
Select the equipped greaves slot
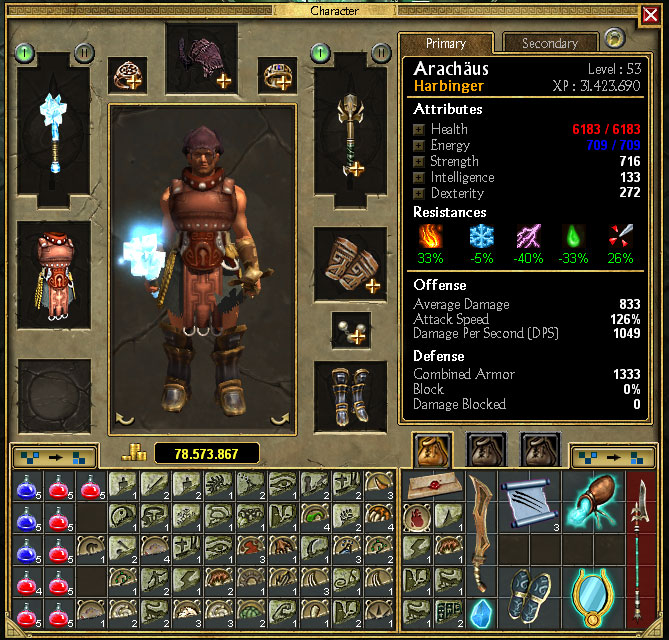point(351,398)
